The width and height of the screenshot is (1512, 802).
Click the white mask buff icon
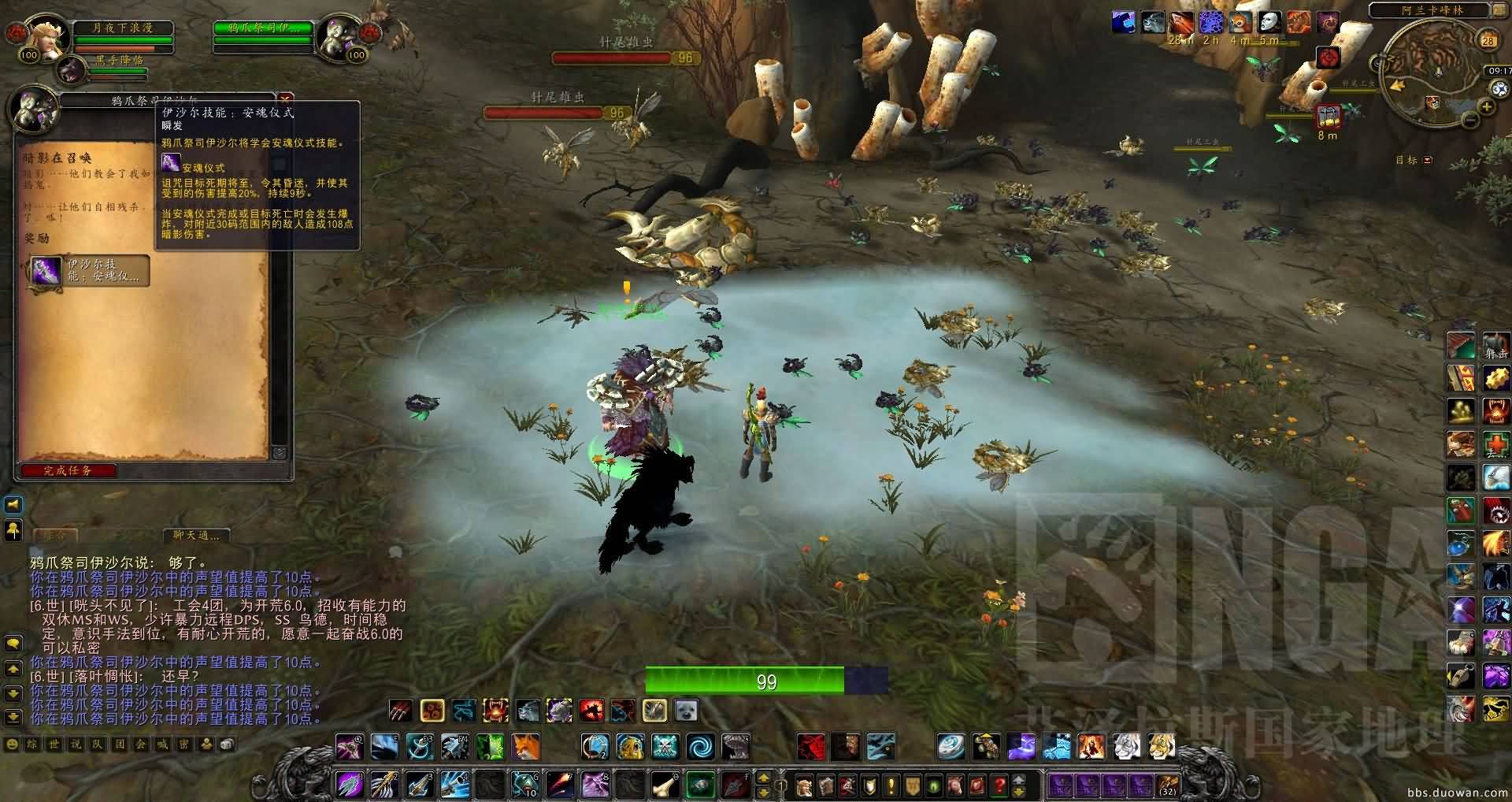[x=1267, y=22]
